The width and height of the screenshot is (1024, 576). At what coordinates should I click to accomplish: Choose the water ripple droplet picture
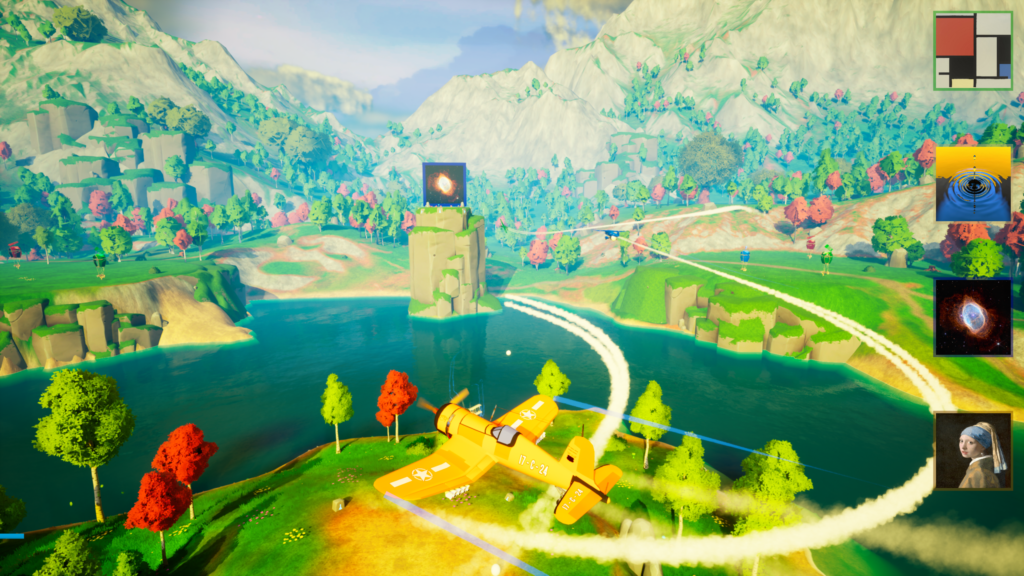[973, 183]
